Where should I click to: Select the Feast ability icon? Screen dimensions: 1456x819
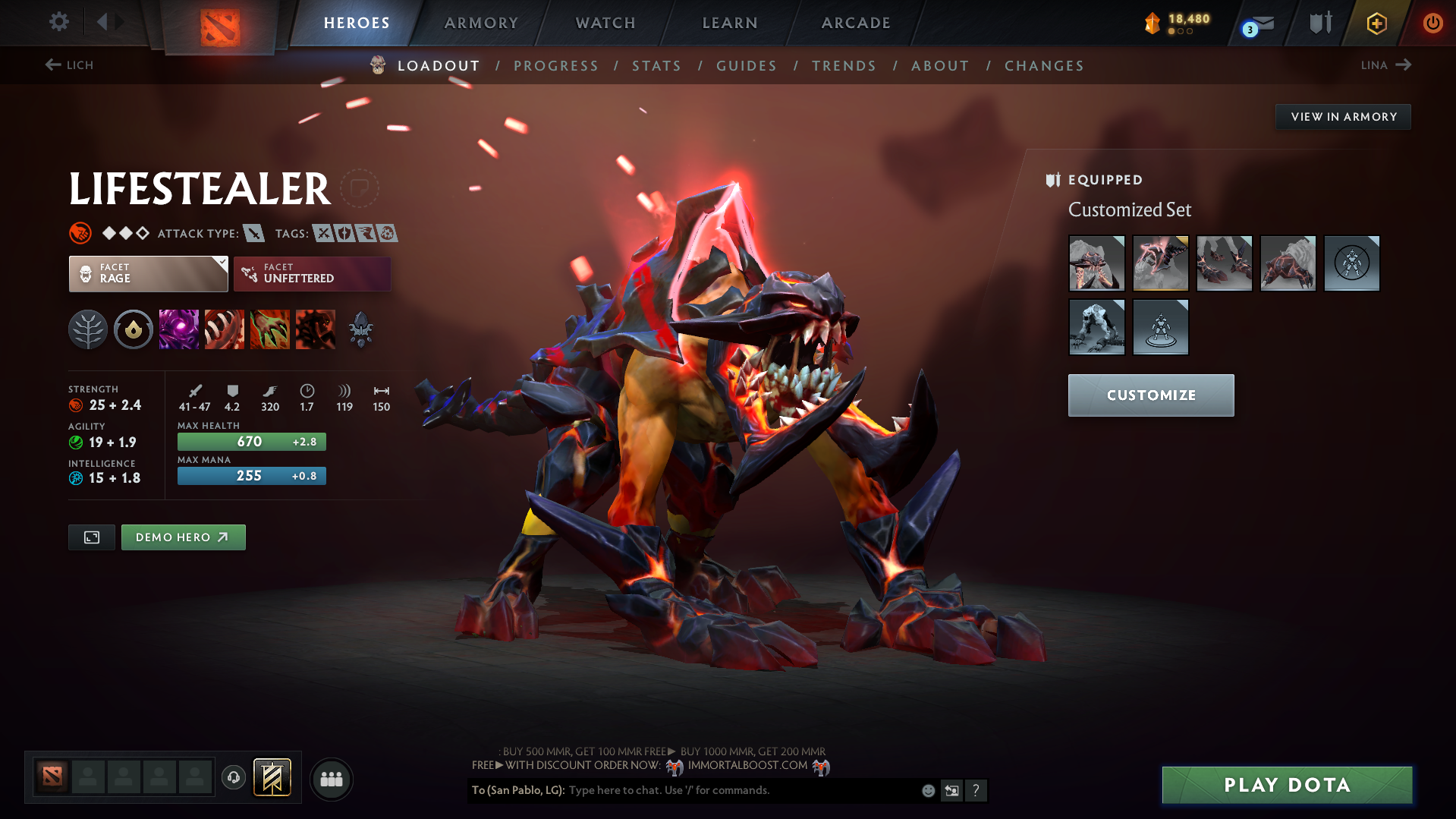click(x=225, y=329)
